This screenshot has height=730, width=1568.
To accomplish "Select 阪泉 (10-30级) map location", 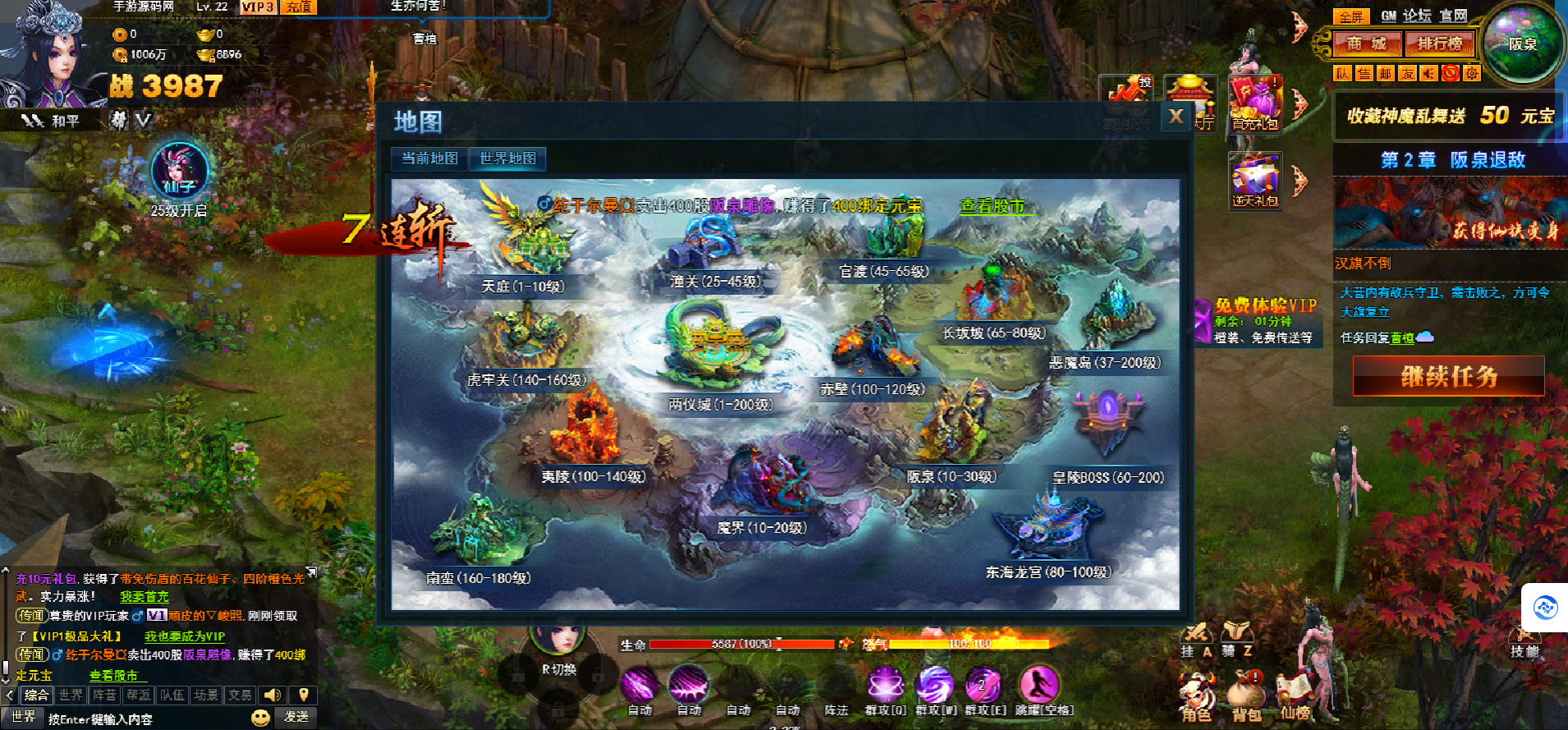I will pos(951,476).
